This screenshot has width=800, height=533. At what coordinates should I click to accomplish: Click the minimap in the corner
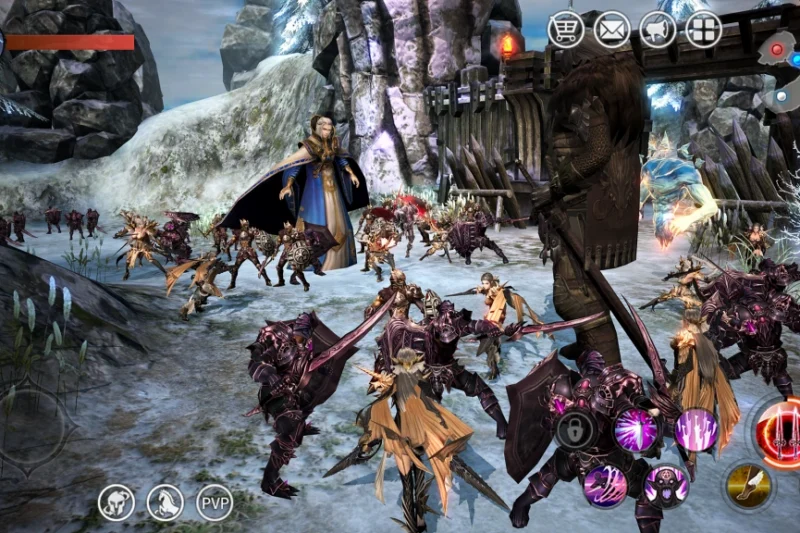[780, 65]
